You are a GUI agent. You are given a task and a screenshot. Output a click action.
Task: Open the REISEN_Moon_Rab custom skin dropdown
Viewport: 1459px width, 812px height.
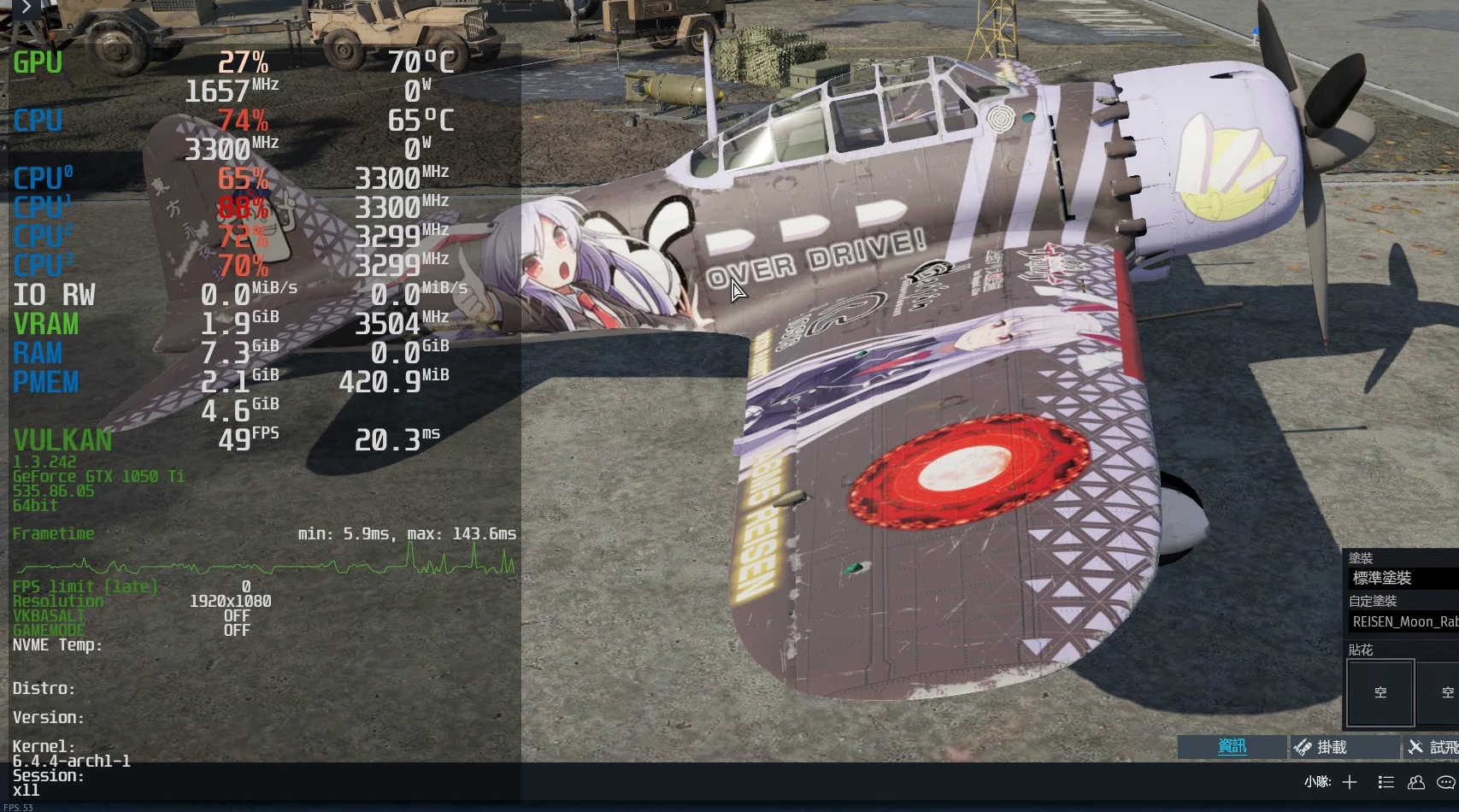(x=1403, y=622)
